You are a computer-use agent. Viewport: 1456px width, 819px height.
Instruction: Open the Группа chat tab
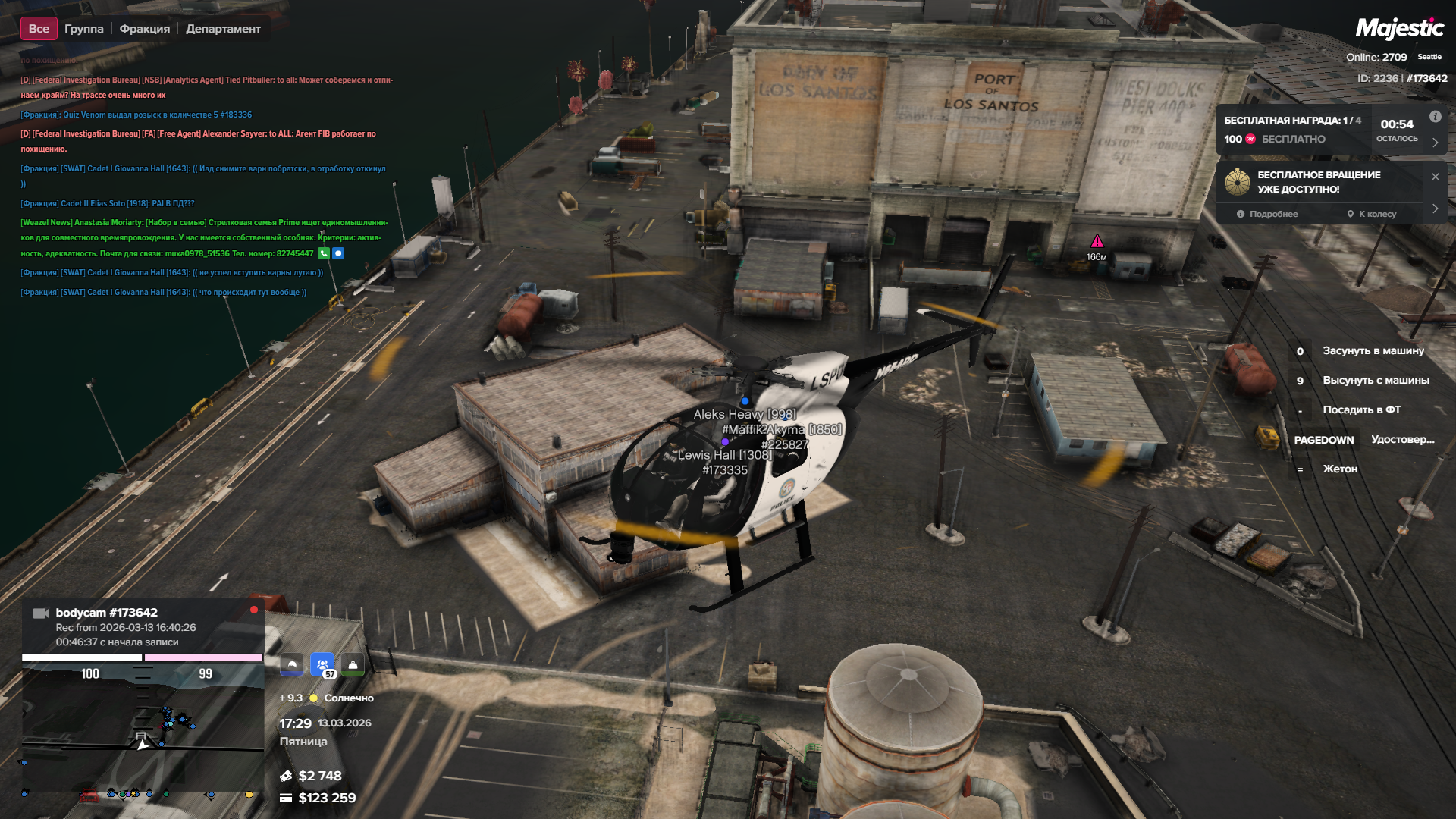coord(83,29)
